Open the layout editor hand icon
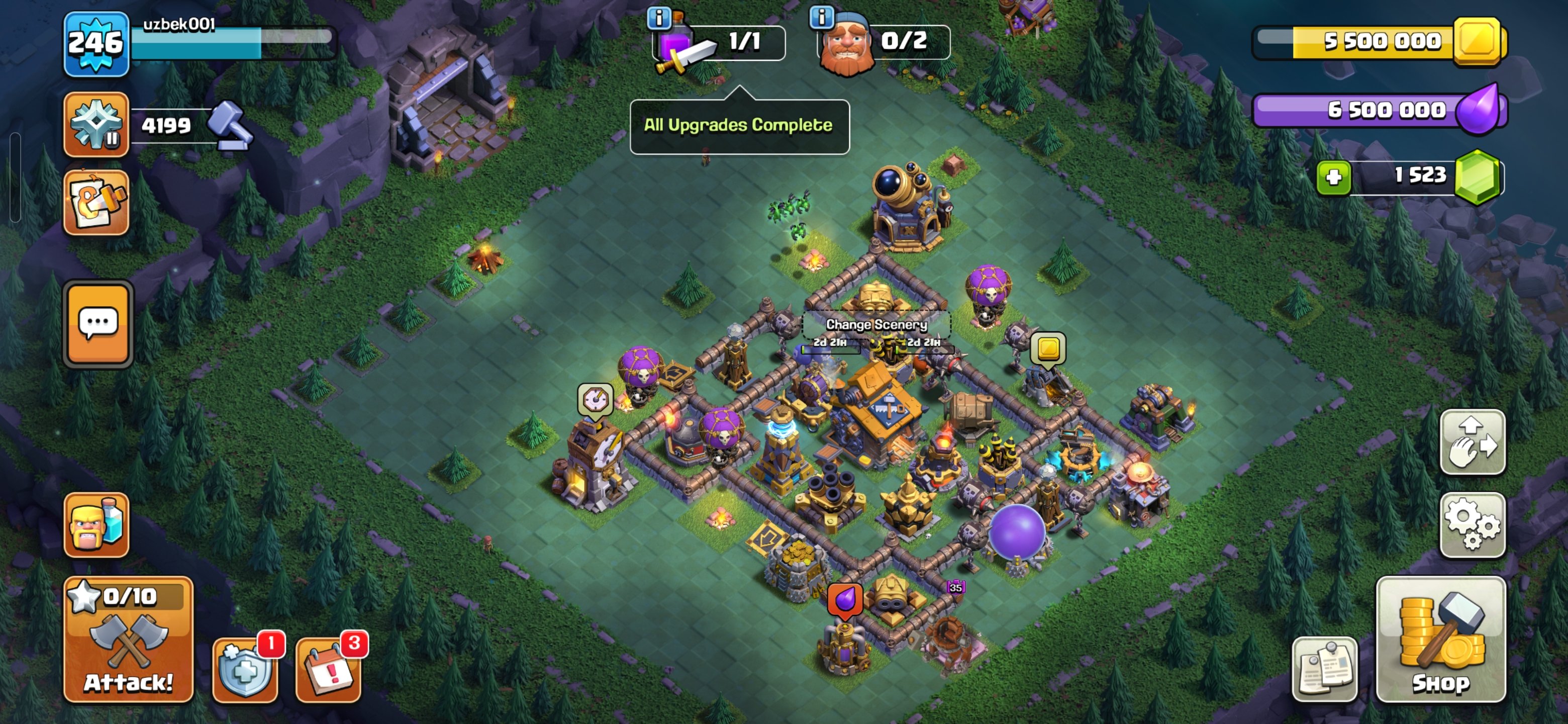This screenshot has height=724, width=1568. 1474,442
